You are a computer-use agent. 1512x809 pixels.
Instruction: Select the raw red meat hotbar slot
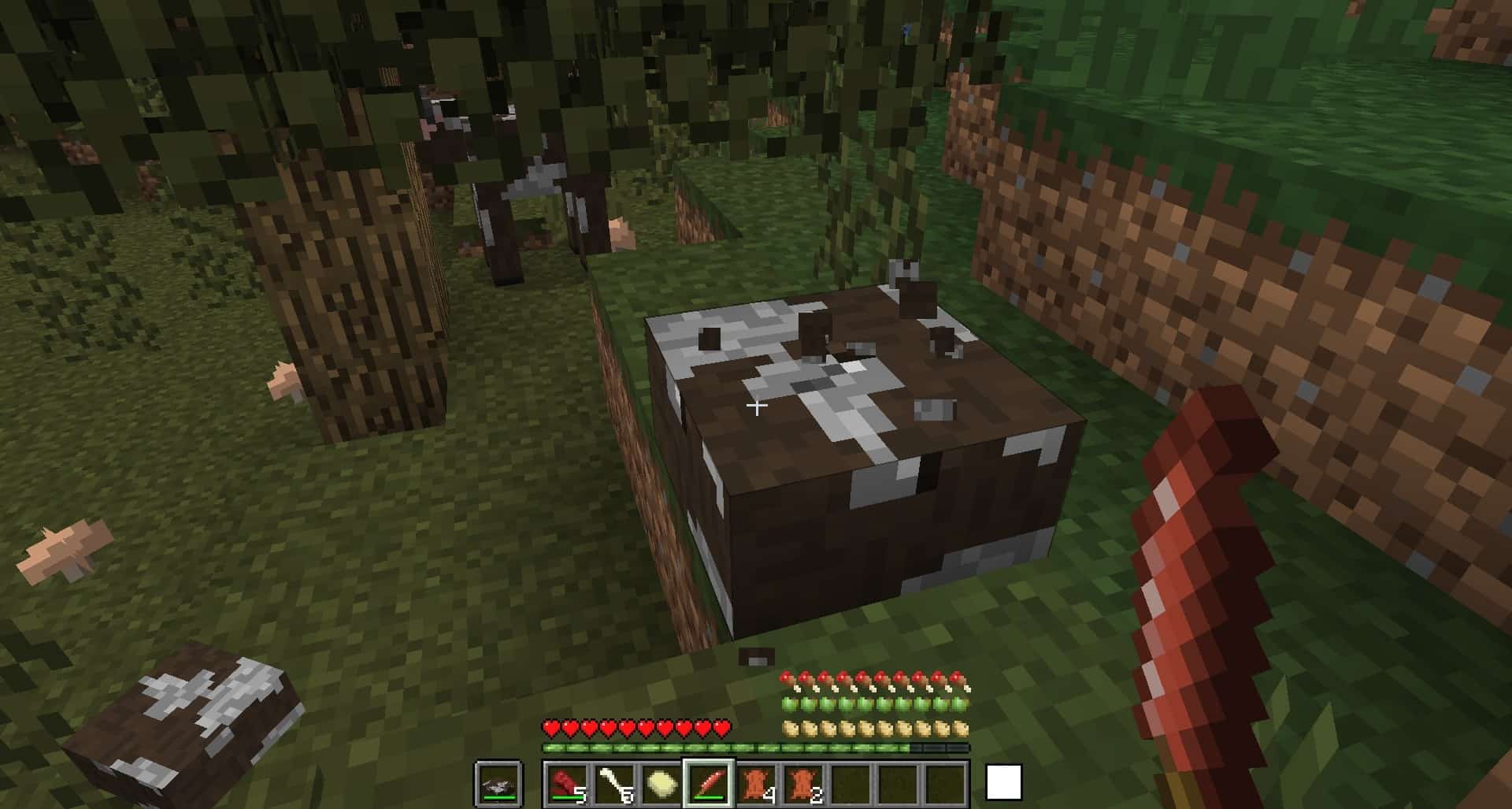[x=568, y=784]
